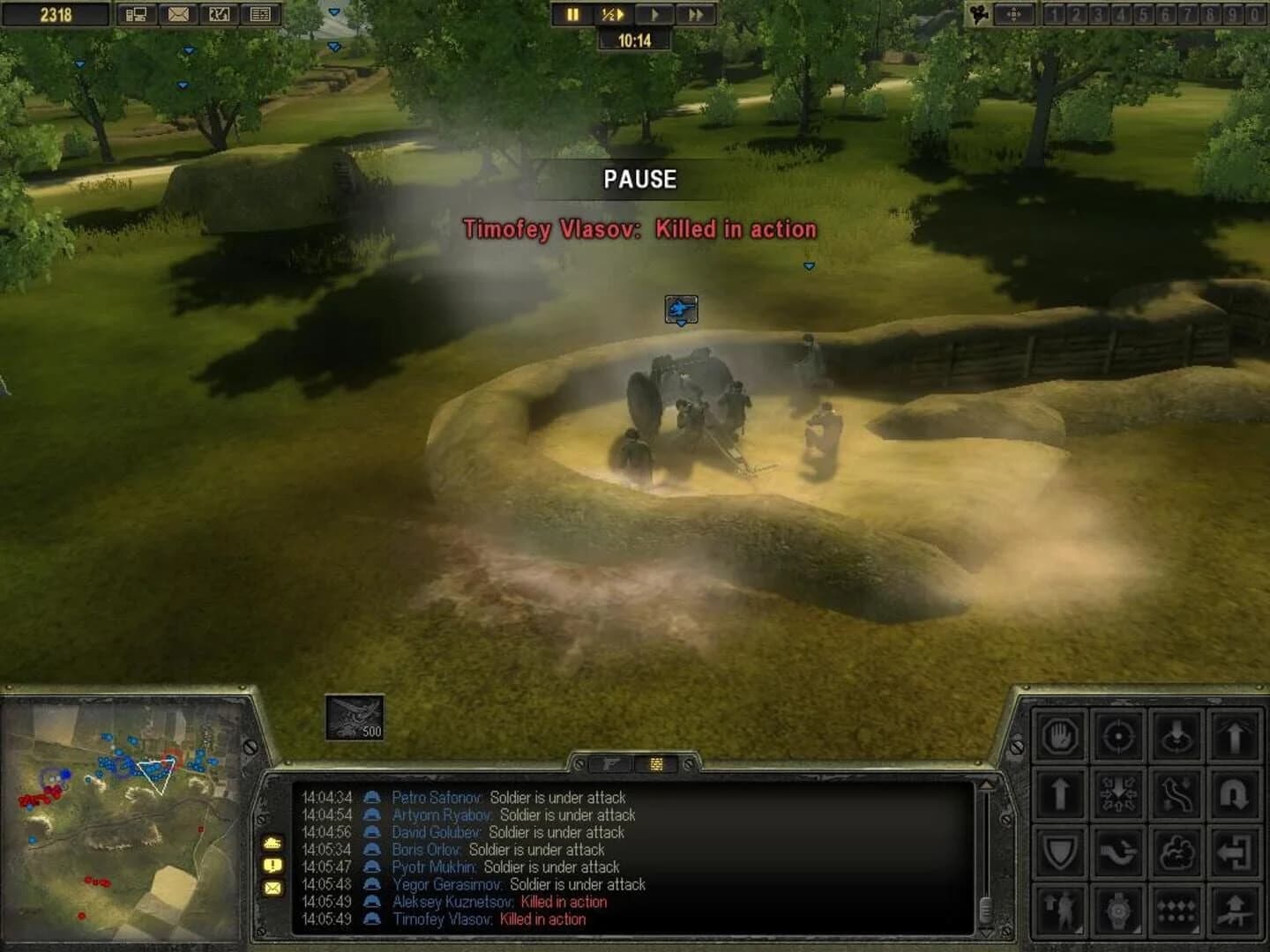The width and height of the screenshot is (1270, 952).
Task: Select the U-turn retreat command
Action: coord(1235,795)
